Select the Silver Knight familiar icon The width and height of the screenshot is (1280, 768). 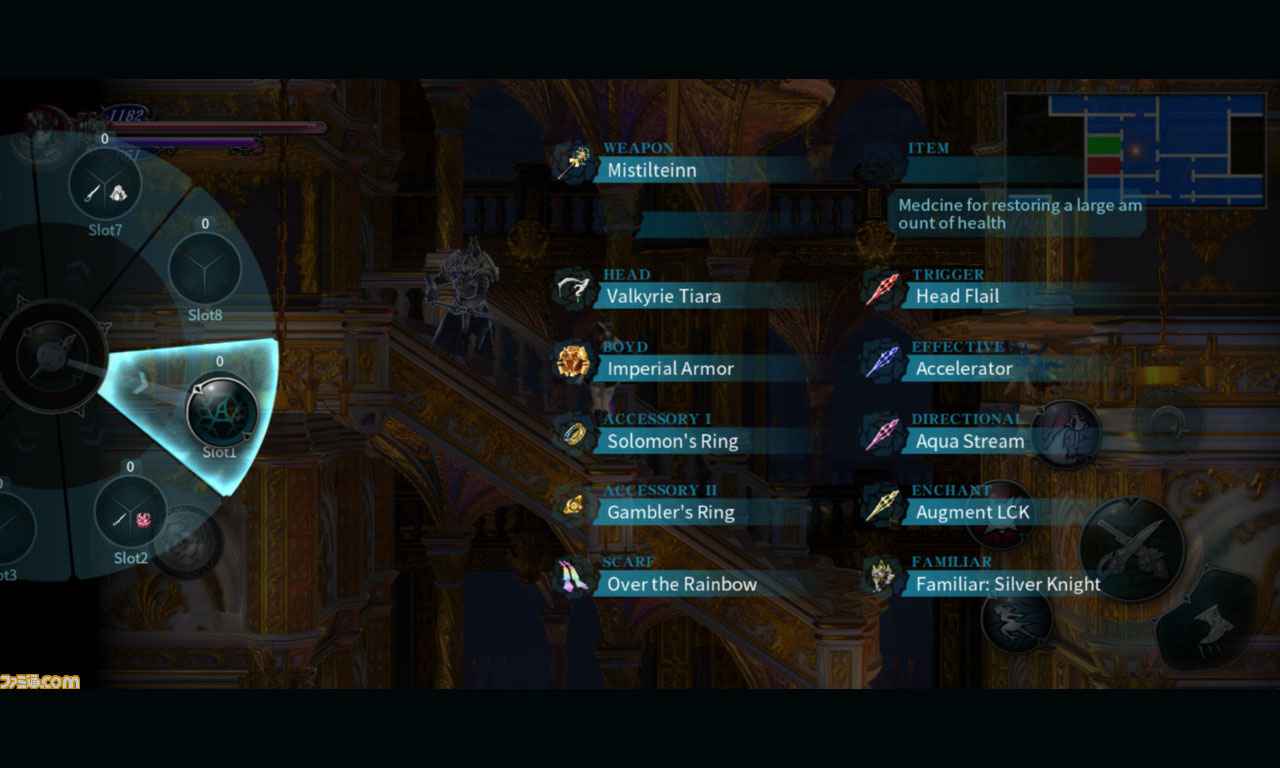(x=882, y=573)
